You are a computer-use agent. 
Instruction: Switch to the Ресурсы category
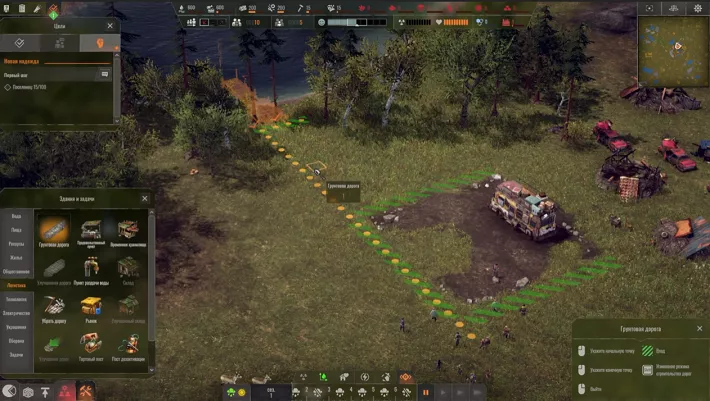(16, 244)
